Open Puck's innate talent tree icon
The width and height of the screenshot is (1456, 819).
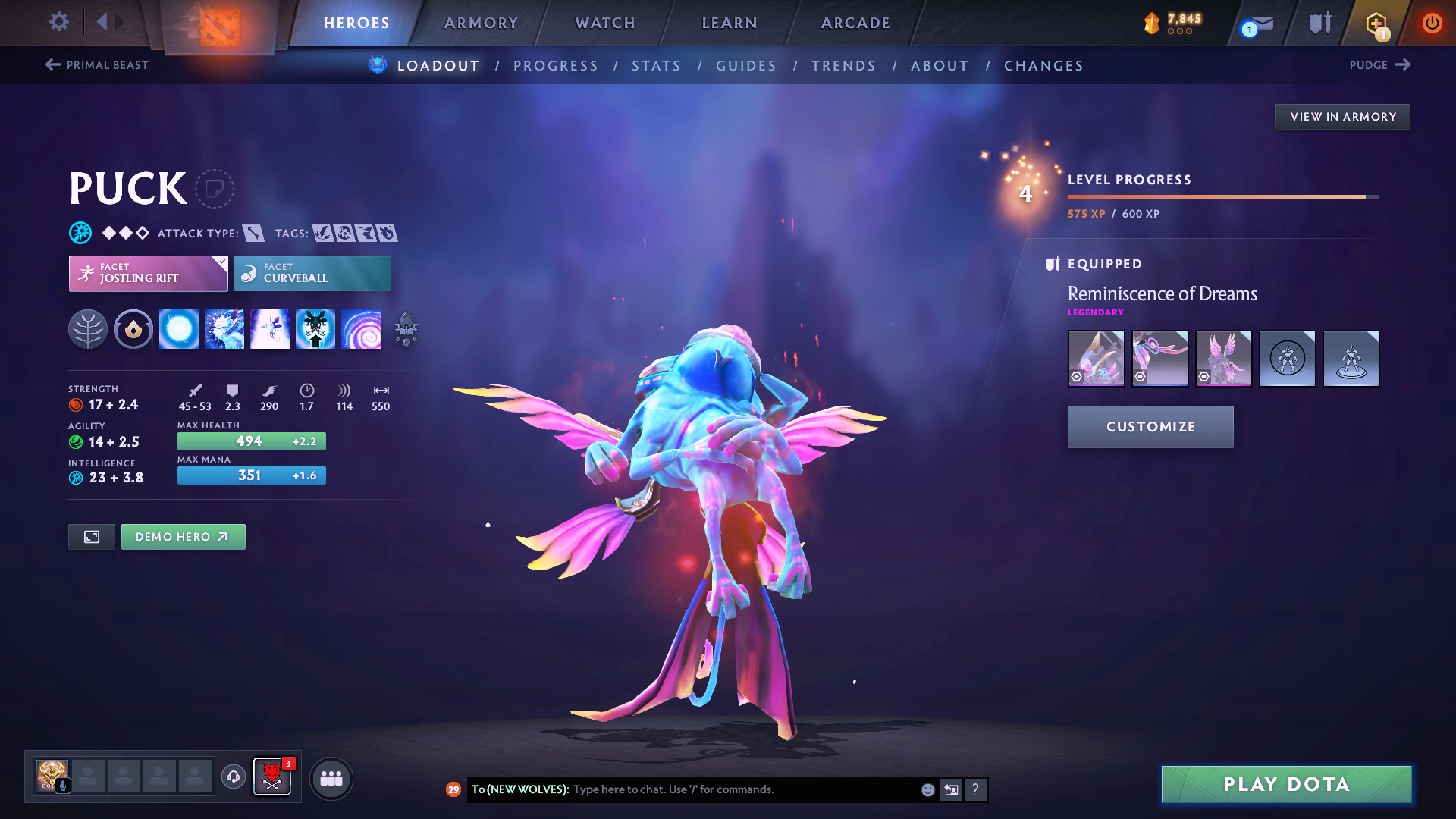[x=88, y=329]
